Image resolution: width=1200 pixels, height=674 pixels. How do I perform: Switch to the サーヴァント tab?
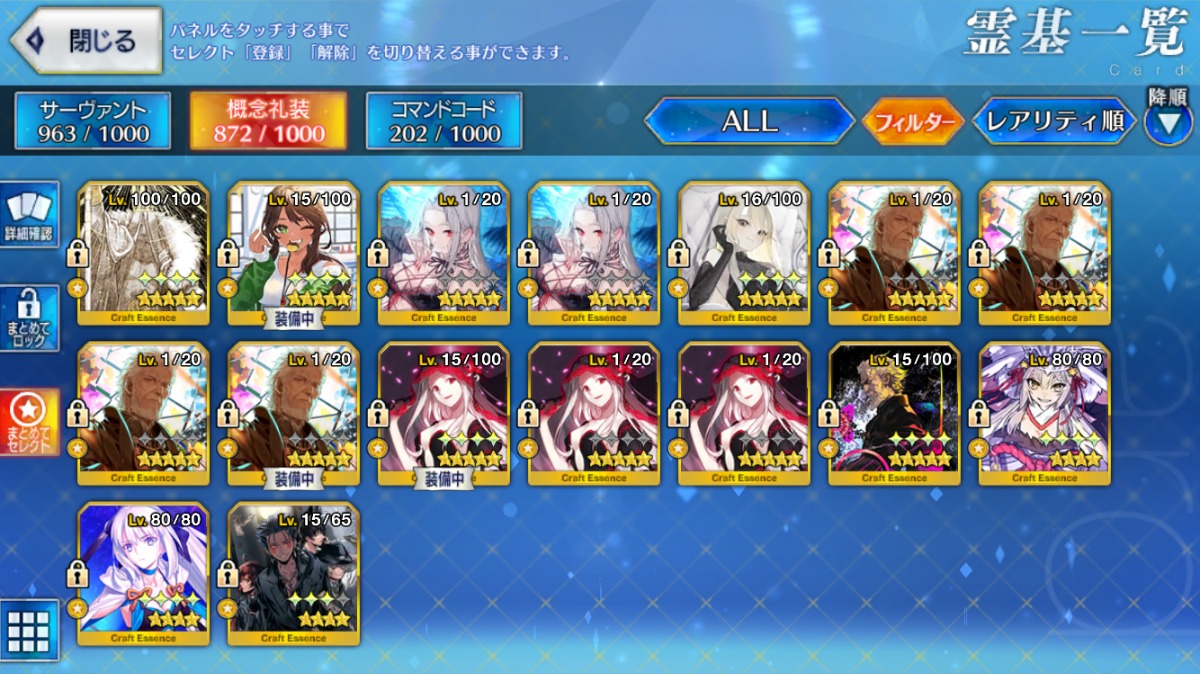(93, 122)
